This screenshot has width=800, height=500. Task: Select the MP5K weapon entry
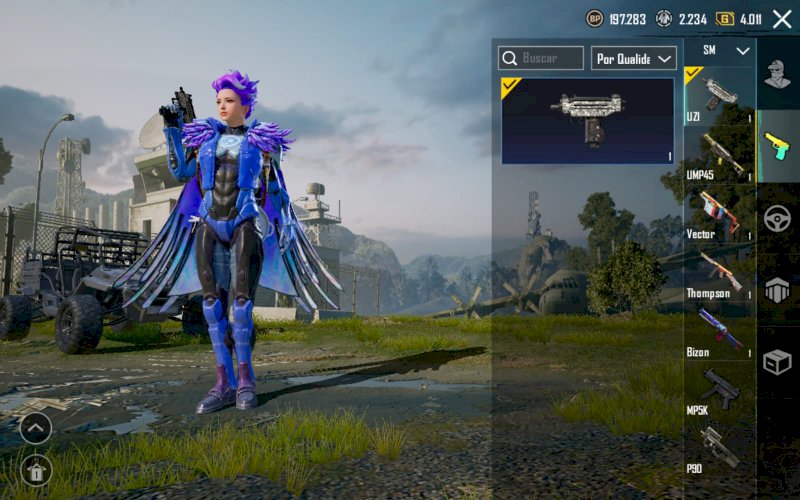(x=719, y=390)
